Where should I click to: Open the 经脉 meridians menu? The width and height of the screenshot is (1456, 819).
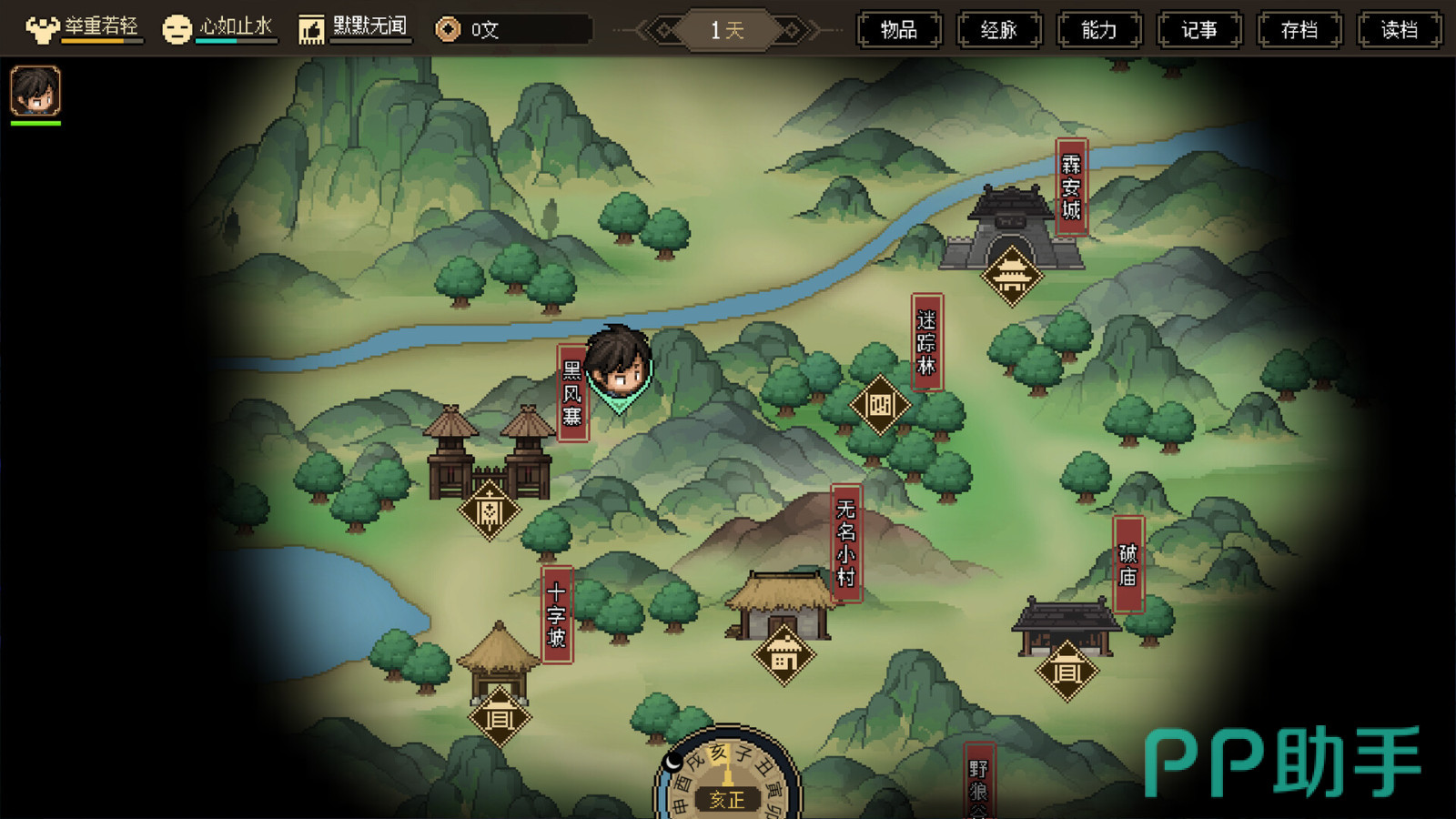point(999,30)
